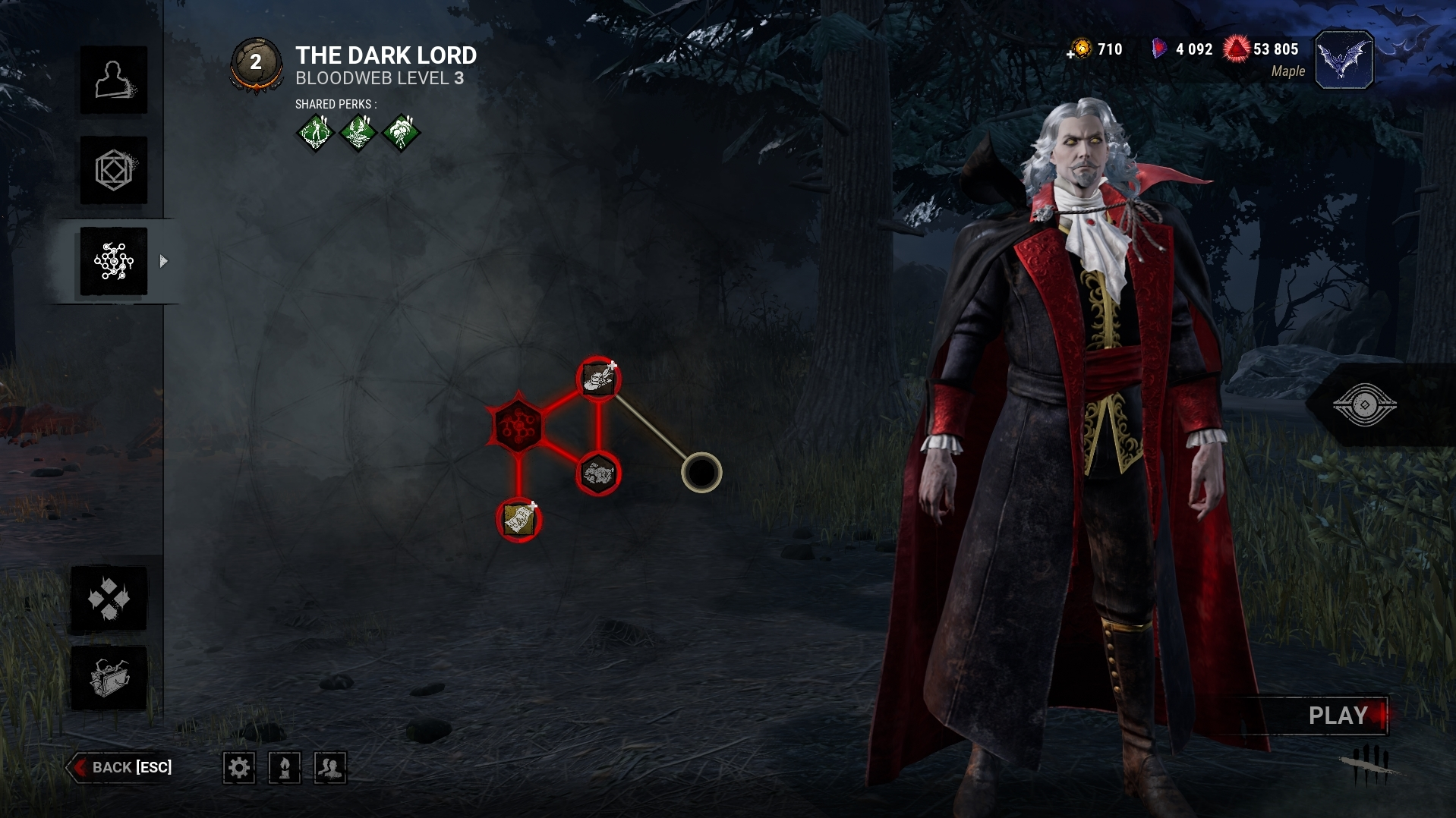Select the empty black bloodweb node
Screen dimensions: 1456x818
click(701, 473)
